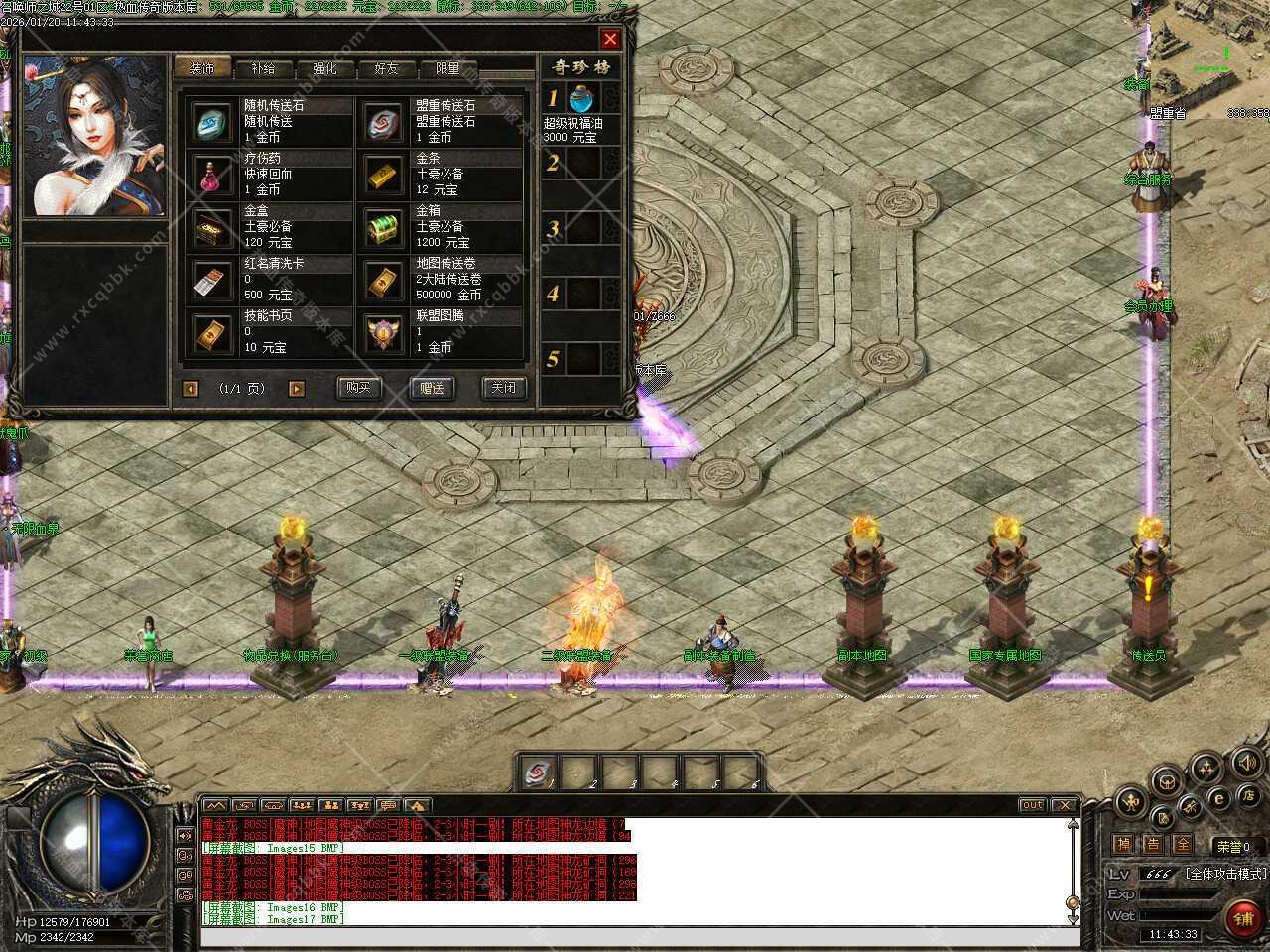Screen dimensions: 1270x952
Task: Click the 购买 buy button
Action: click(358, 388)
